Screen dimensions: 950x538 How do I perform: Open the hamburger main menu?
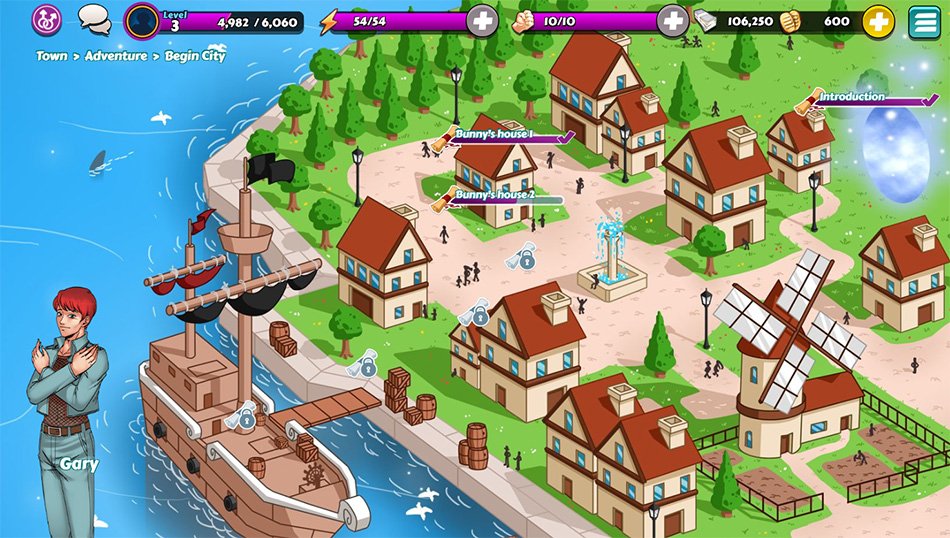tap(926, 20)
